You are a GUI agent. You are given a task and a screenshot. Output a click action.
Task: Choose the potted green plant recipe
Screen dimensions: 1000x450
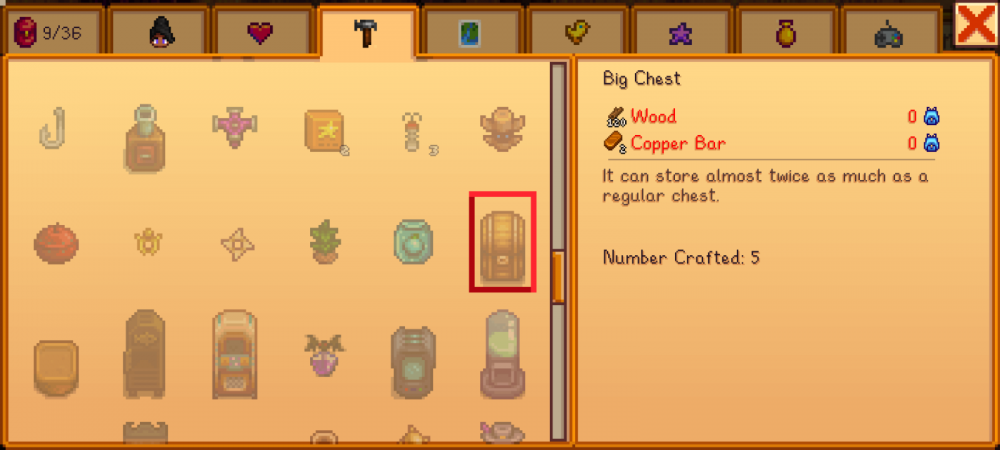pyautogui.click(x=324, y=242)
